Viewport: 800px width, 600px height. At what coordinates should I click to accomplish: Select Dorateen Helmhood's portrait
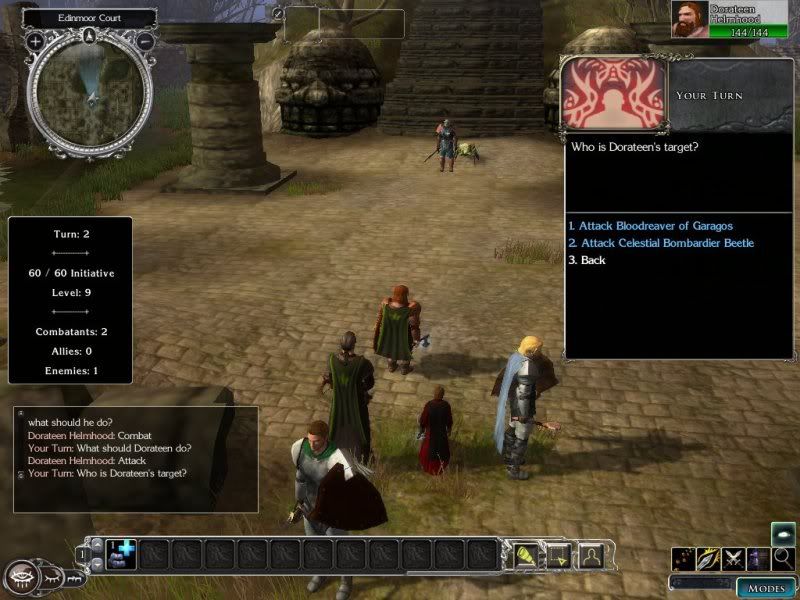(691, 20)
